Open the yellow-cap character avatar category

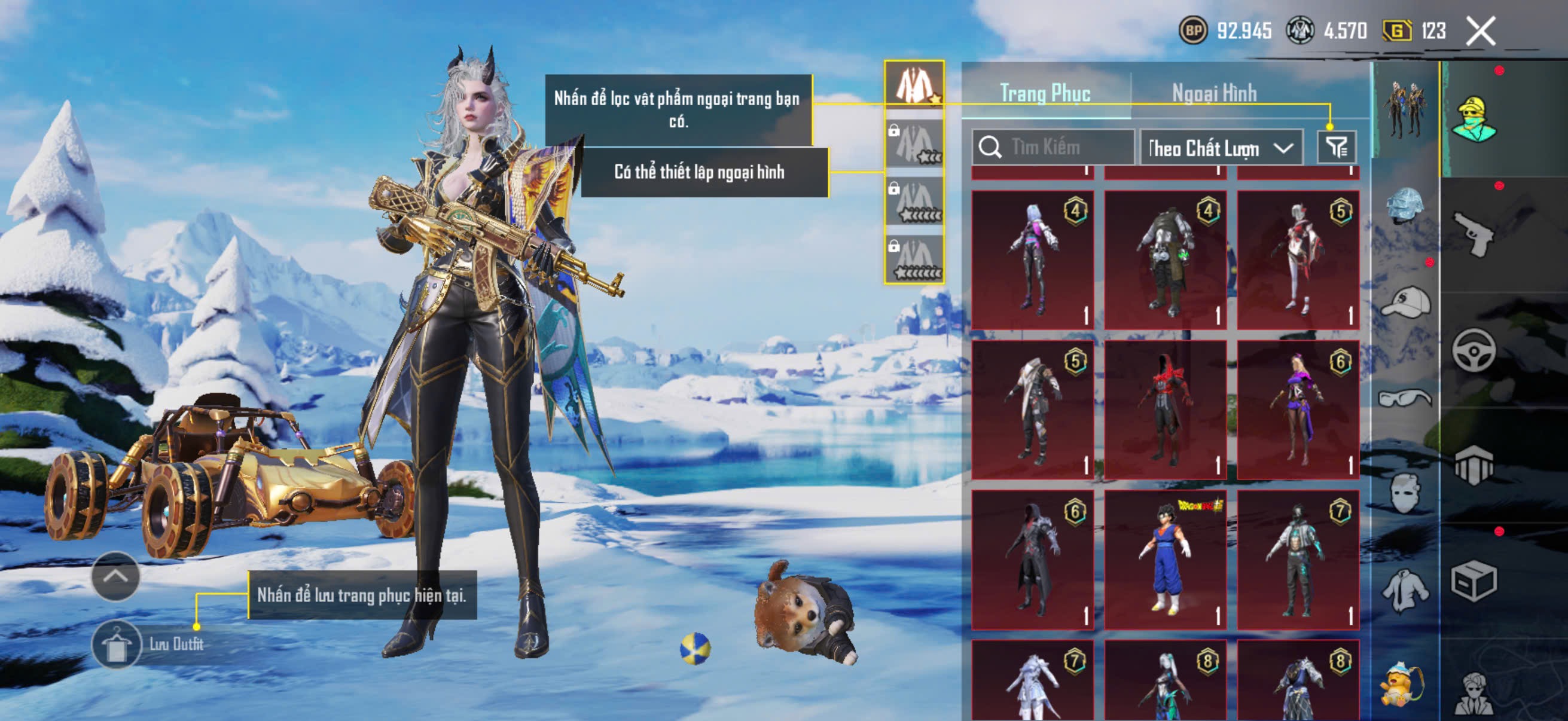[x=1473, y=118]
